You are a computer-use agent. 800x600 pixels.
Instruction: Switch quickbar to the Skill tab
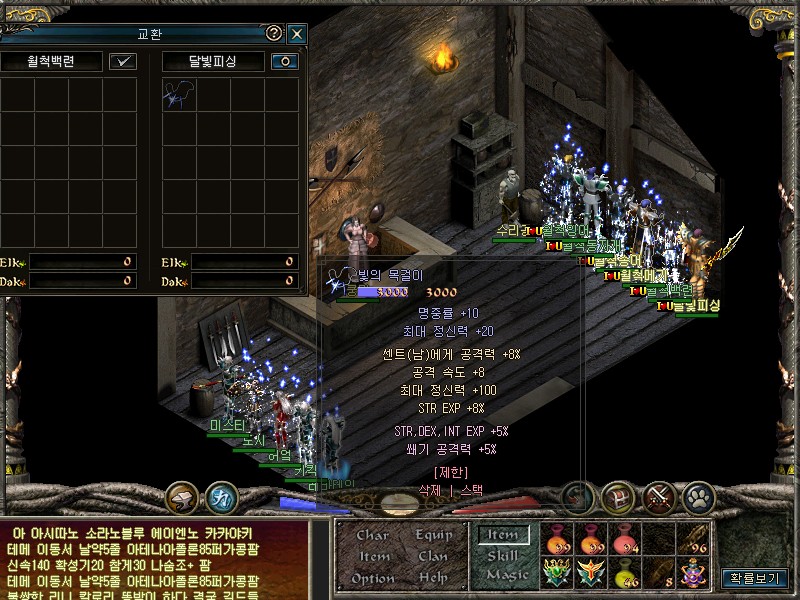point(502,555)
